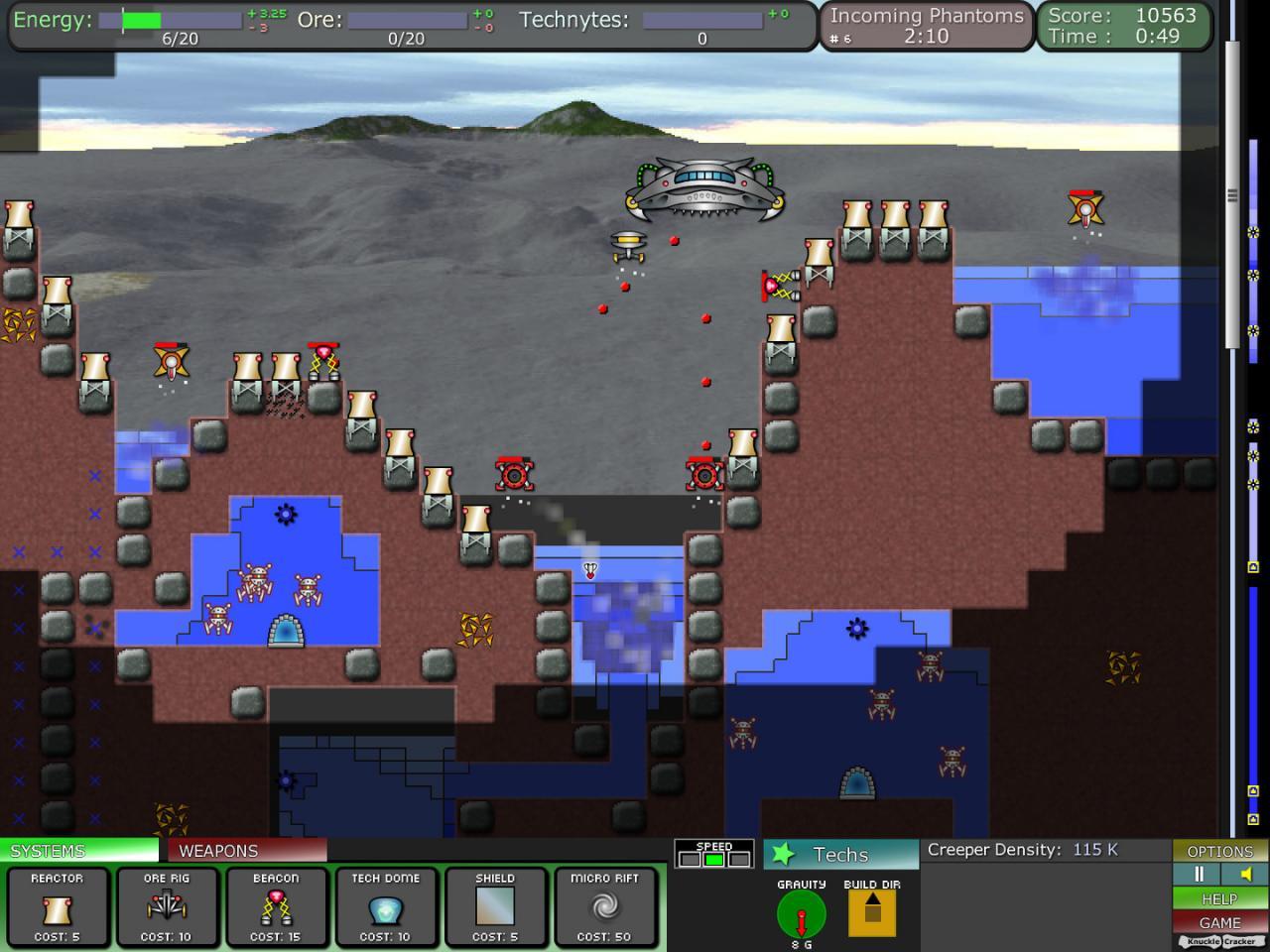
Task: Open the Game menu
Action: click(x=1219, y=922)
